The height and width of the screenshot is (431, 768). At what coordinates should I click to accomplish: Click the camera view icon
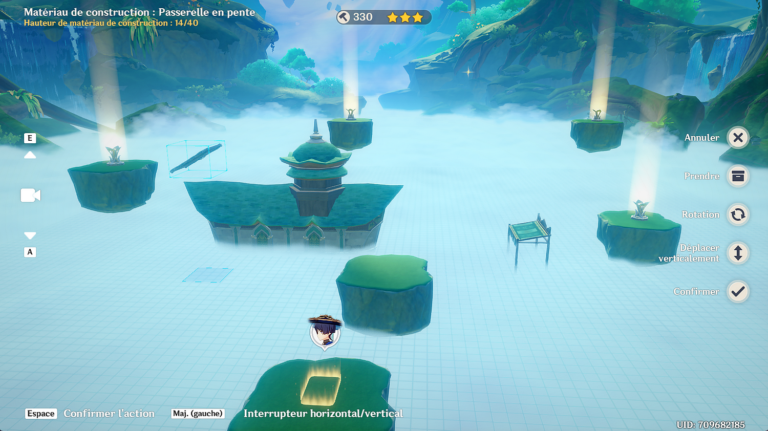coord(30,195)
